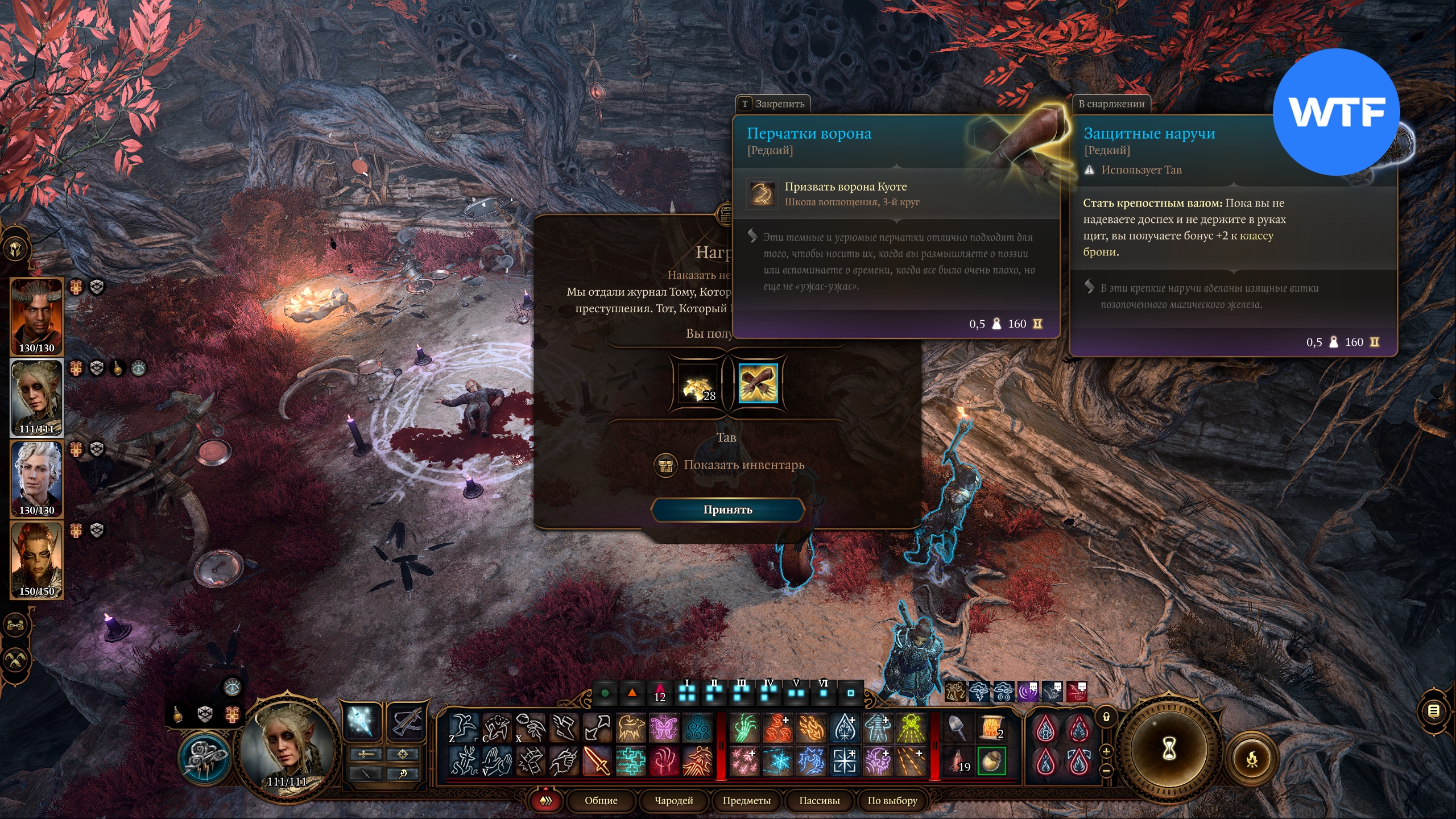Image resolution: width=1456 pixels, height=819 pixels.
Task: Open the campfire rest menu
Action: pos(1252,759)
